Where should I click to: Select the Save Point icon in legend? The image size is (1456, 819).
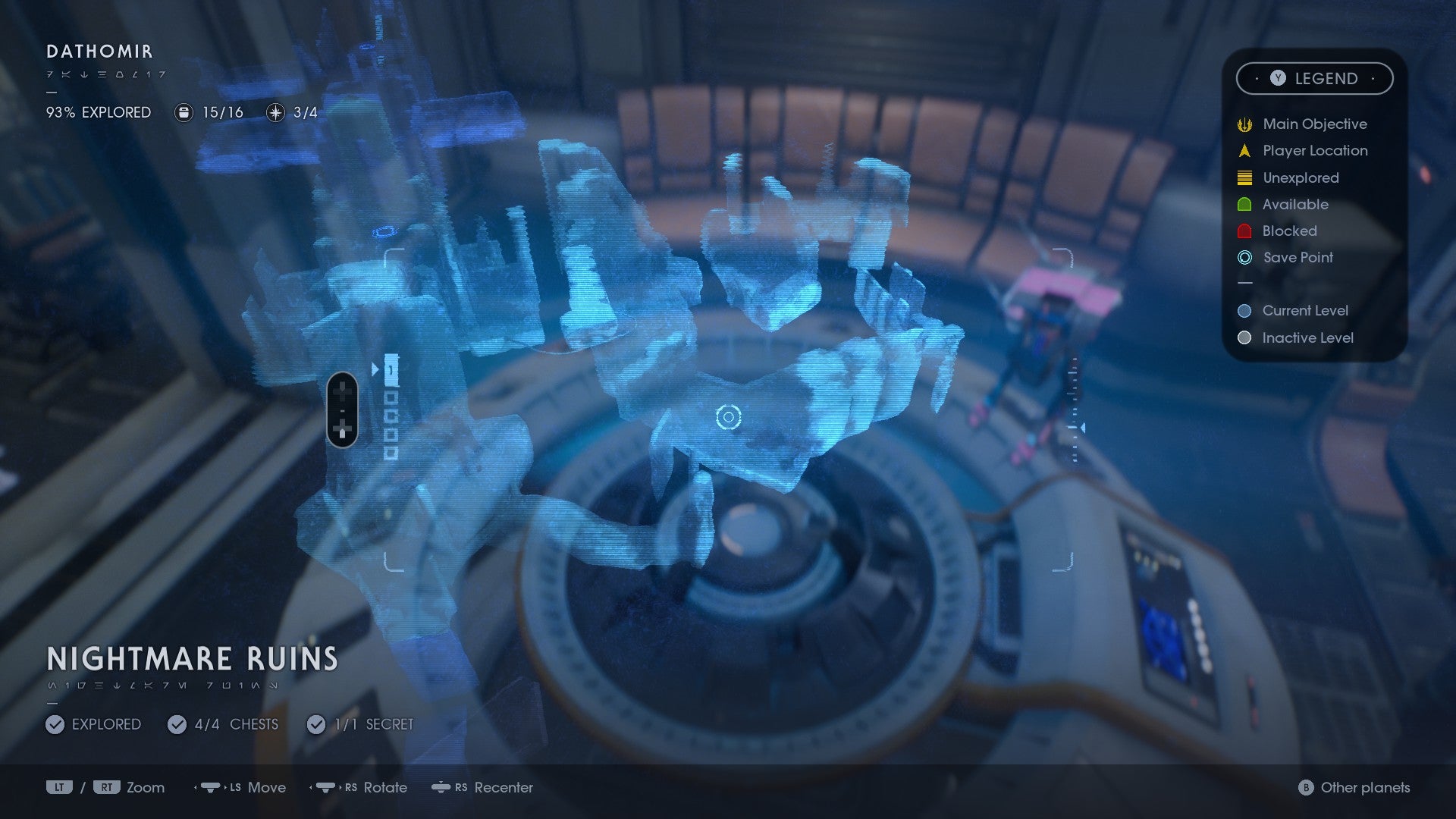click(x=1244, y=258)
